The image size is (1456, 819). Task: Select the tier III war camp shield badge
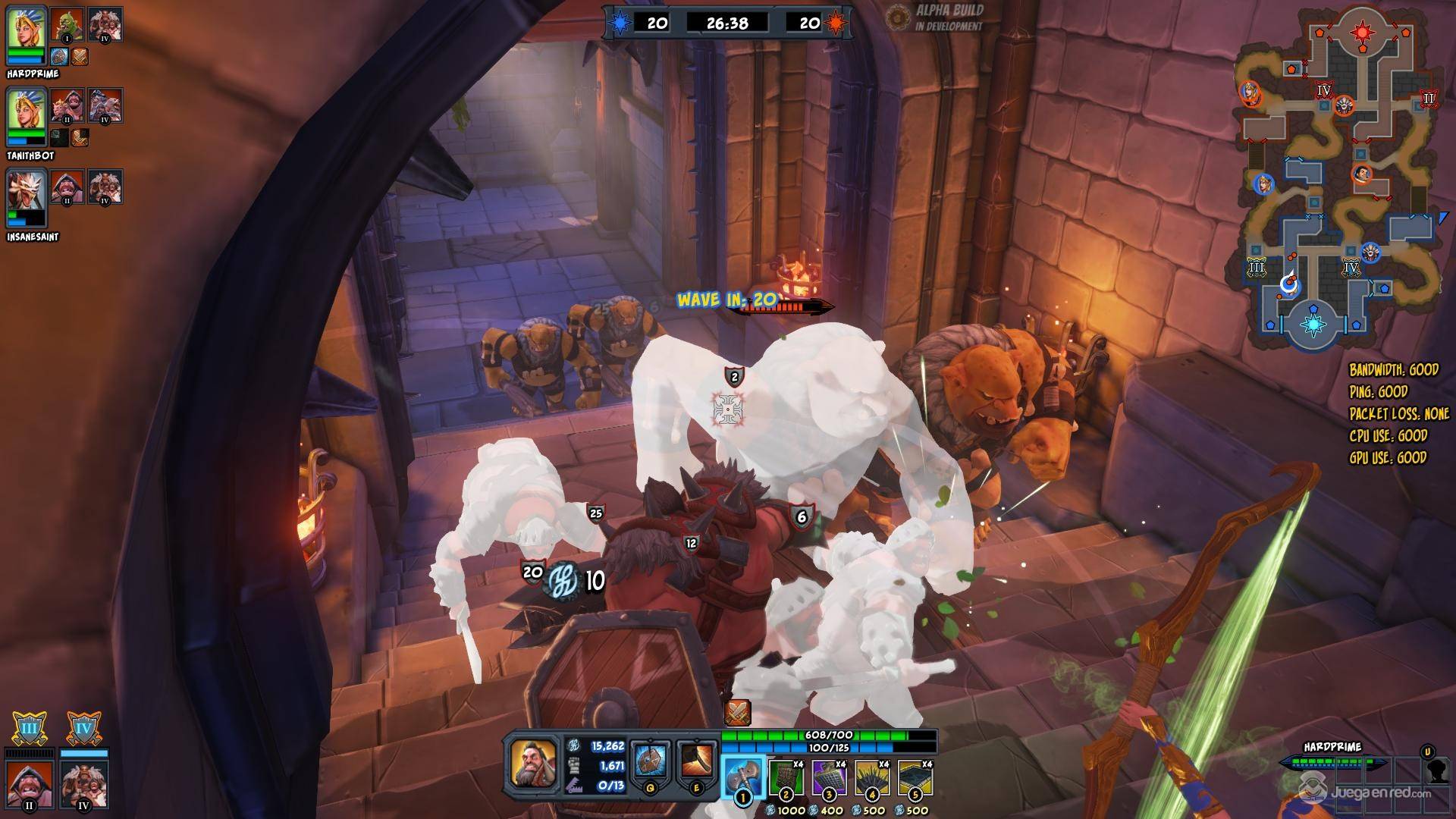coord(30,730)
